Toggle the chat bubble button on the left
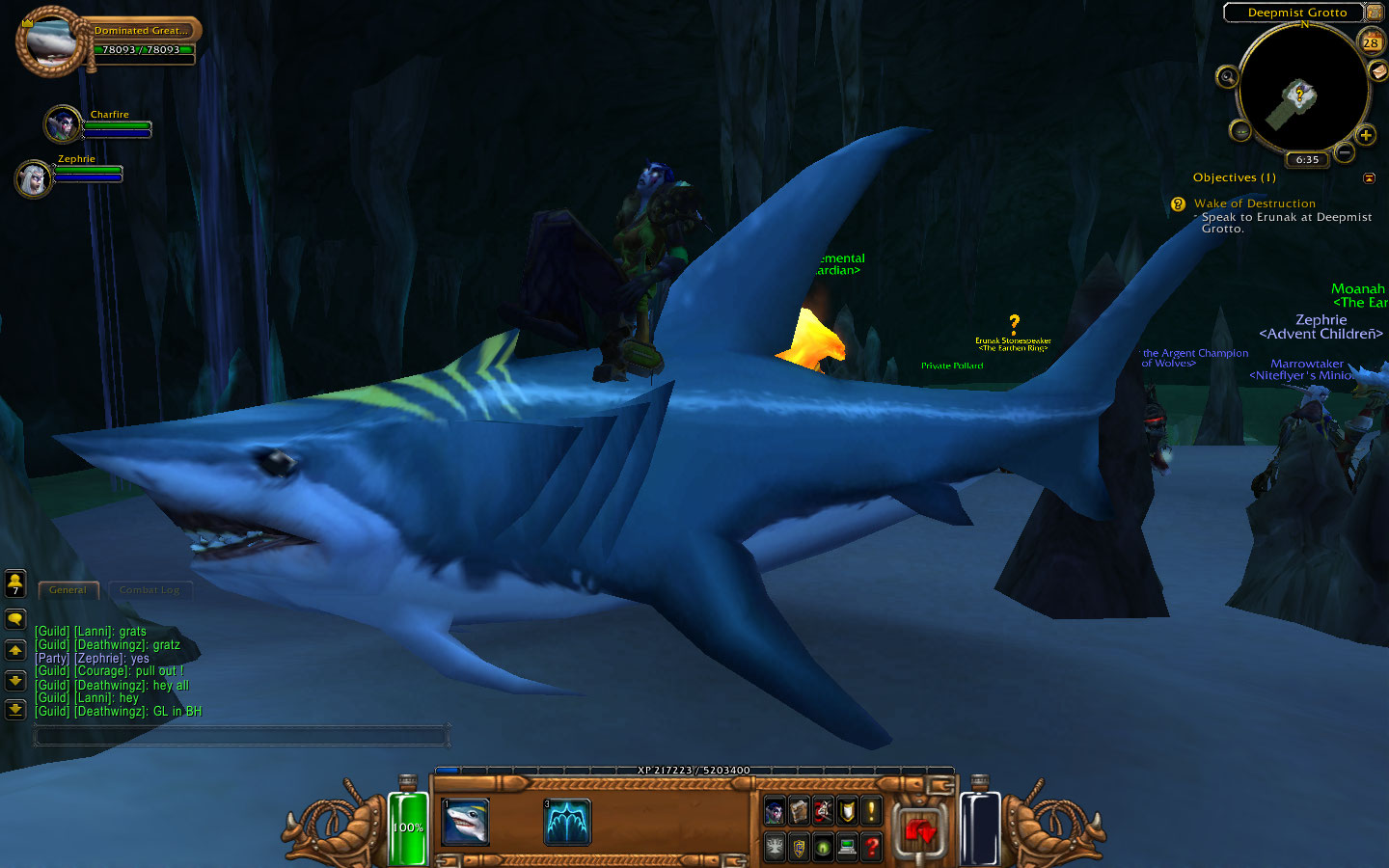This screenshot has height=868, width=1389. 14,618
